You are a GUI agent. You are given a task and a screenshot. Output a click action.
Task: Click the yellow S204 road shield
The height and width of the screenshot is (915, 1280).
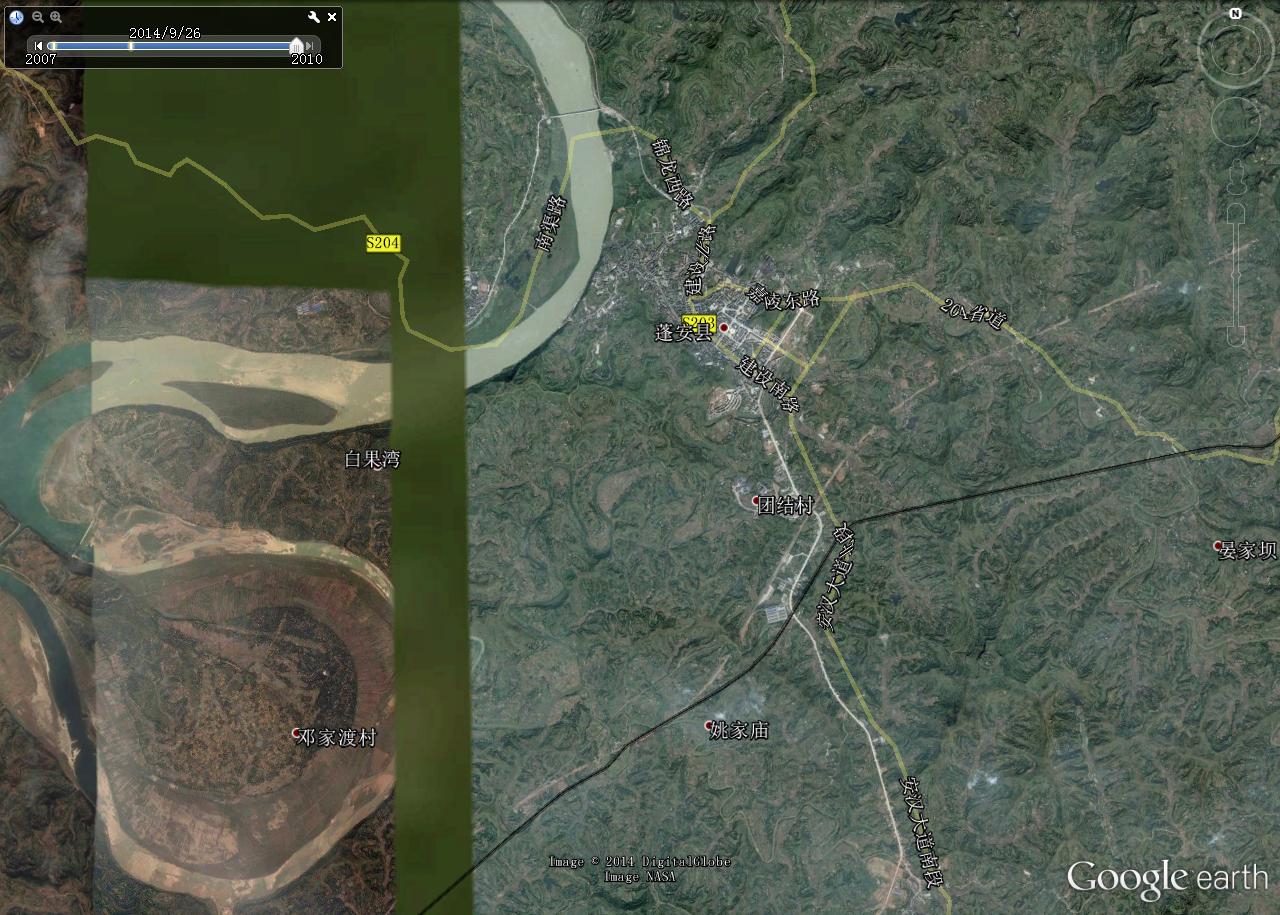point(383,243)
